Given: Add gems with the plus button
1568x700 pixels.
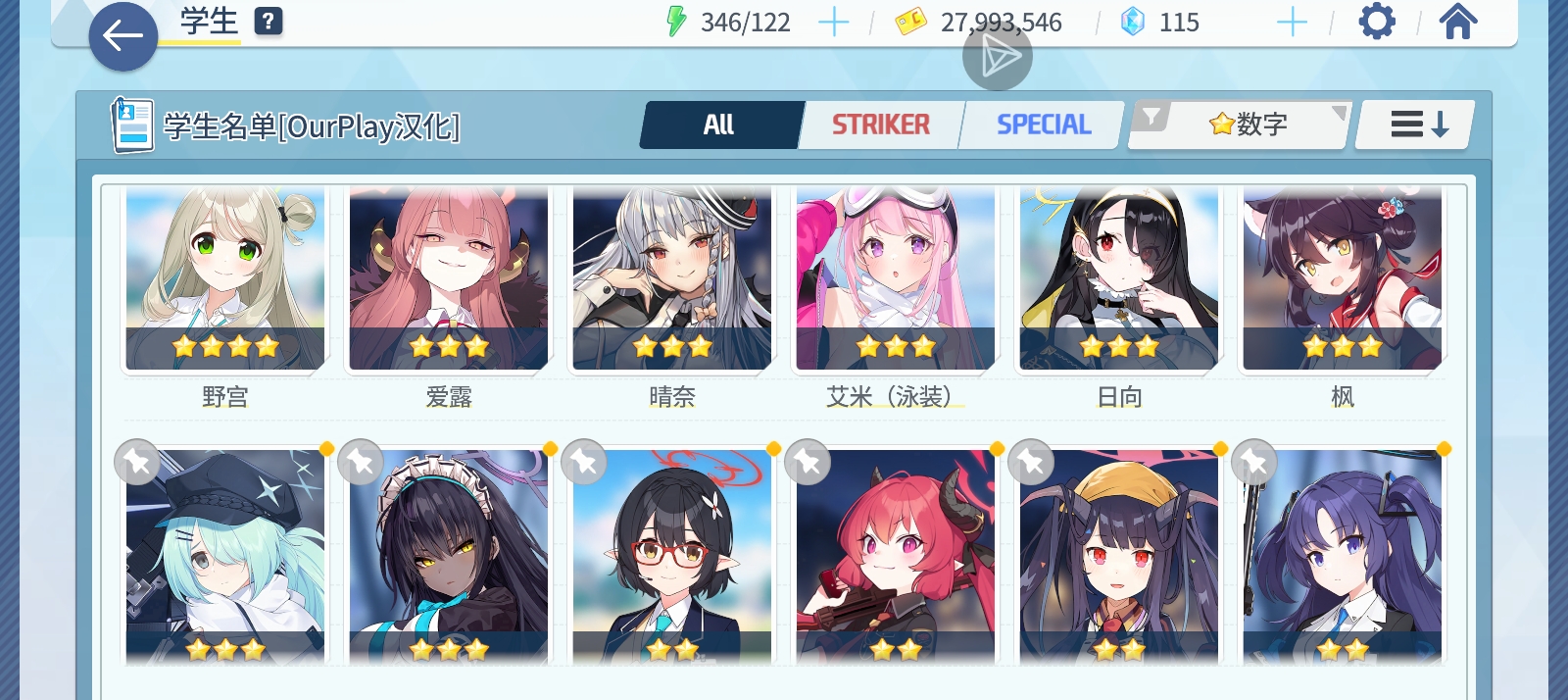Looking at the screenshot, I should [1292, 22].
